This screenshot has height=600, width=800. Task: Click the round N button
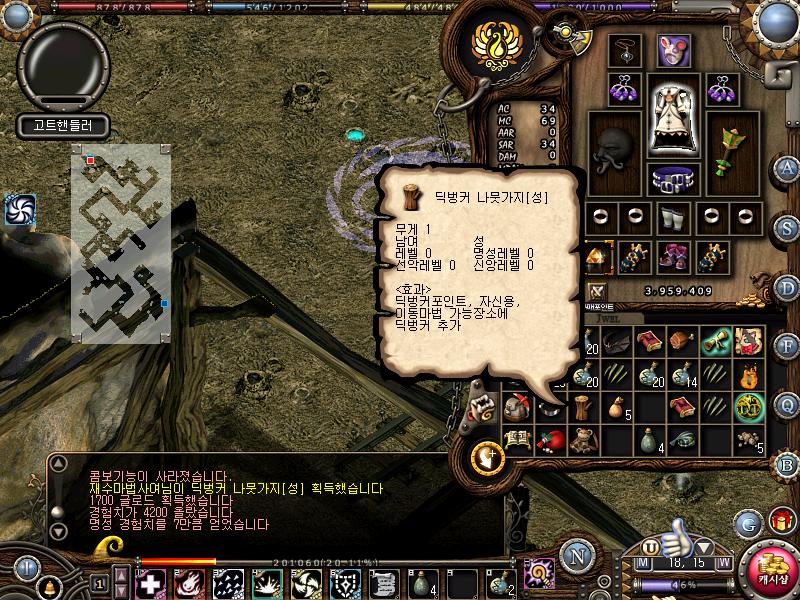(575, 555)
